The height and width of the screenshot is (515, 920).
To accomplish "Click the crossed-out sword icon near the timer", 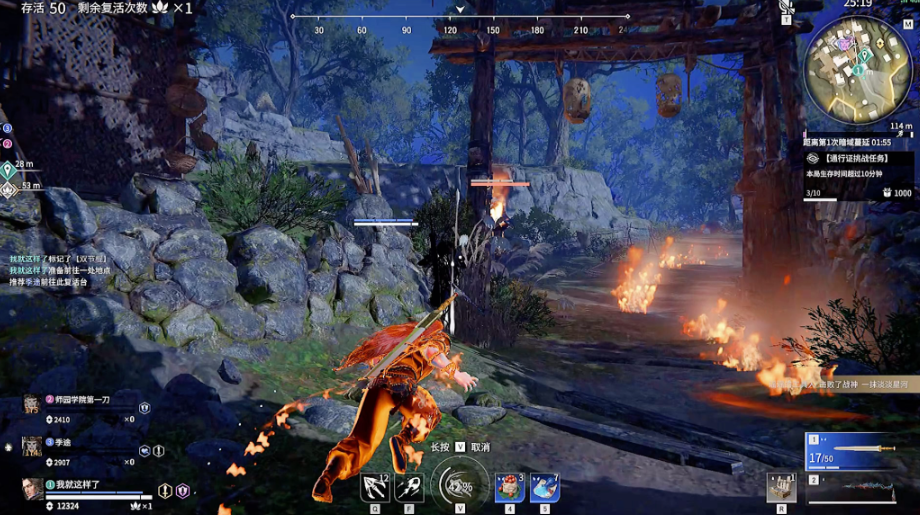I will pos(786,6).
